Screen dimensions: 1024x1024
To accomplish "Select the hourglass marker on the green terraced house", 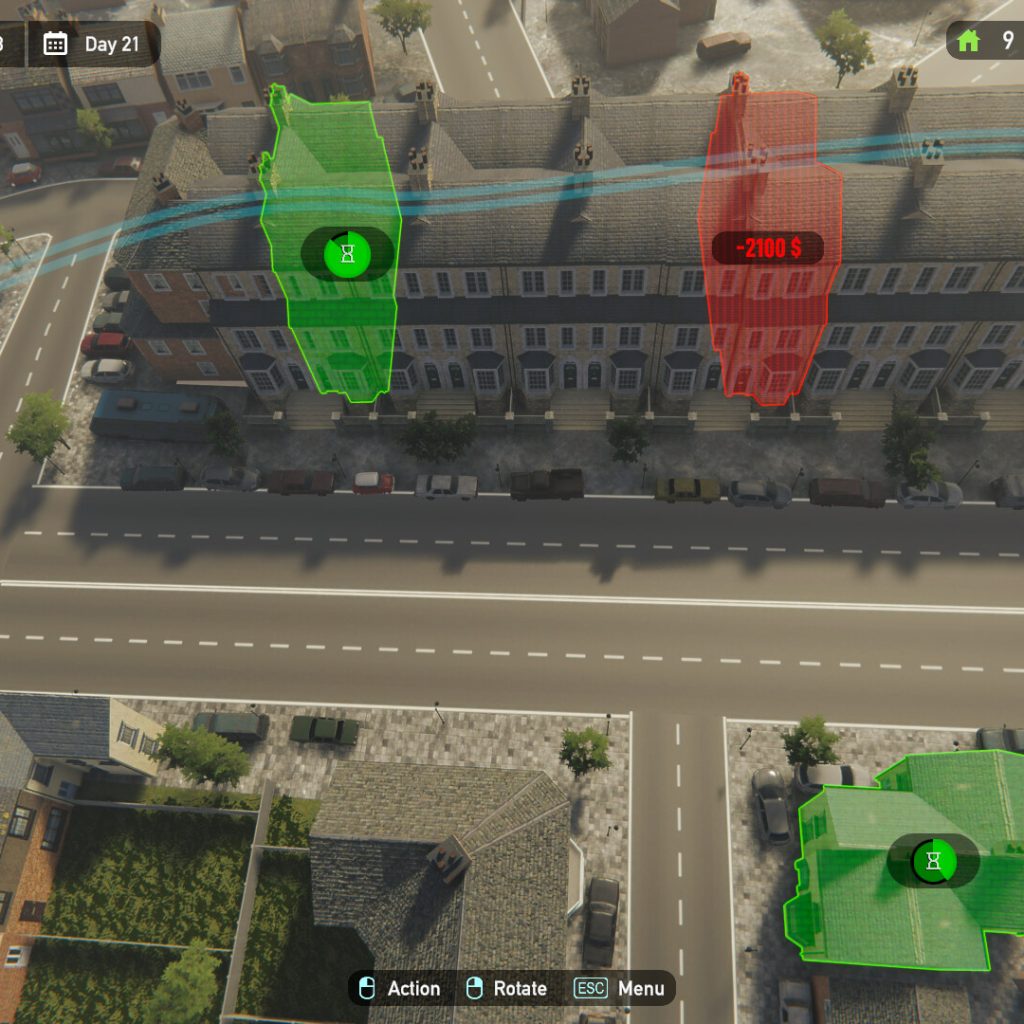I will point(347,254).
